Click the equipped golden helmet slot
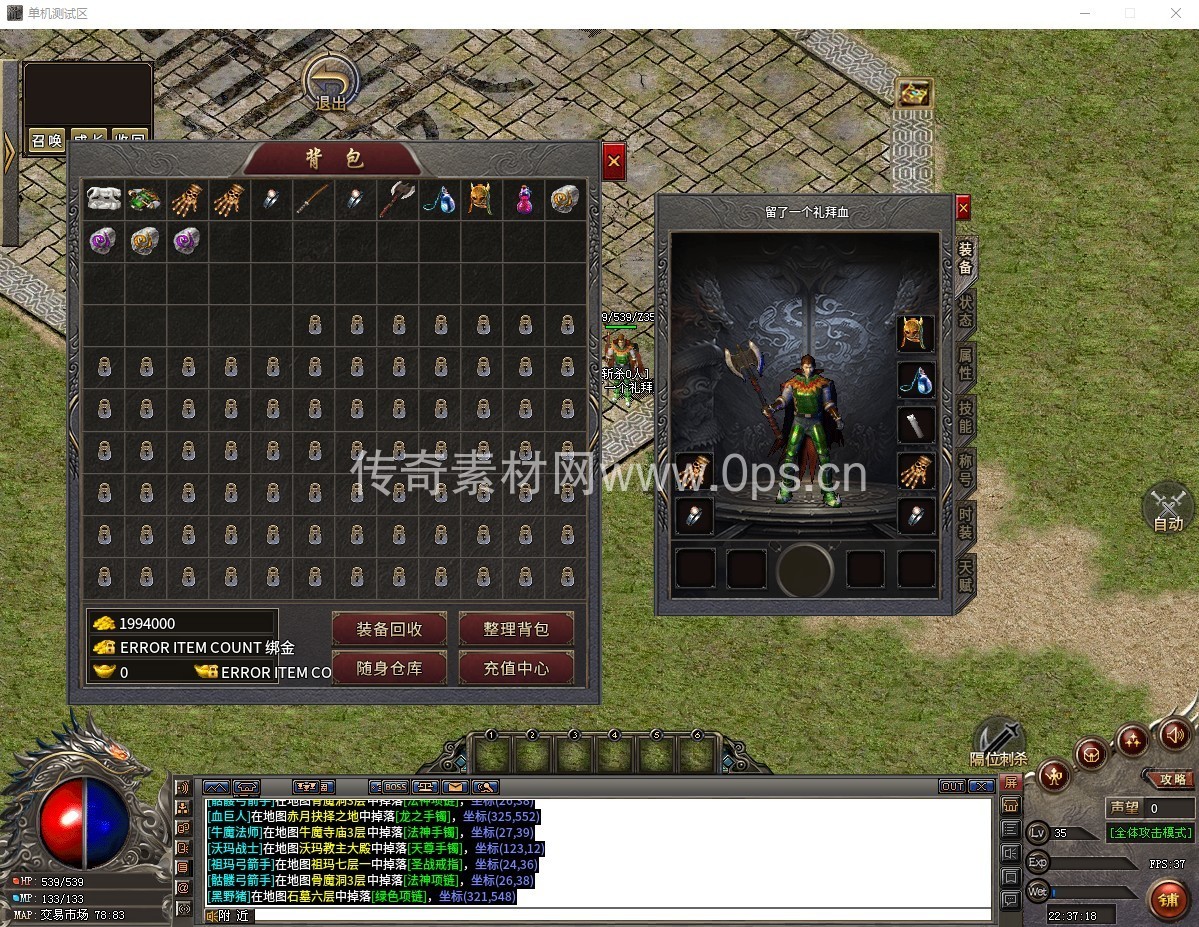Screen dimensions: 1199x927 915,334
